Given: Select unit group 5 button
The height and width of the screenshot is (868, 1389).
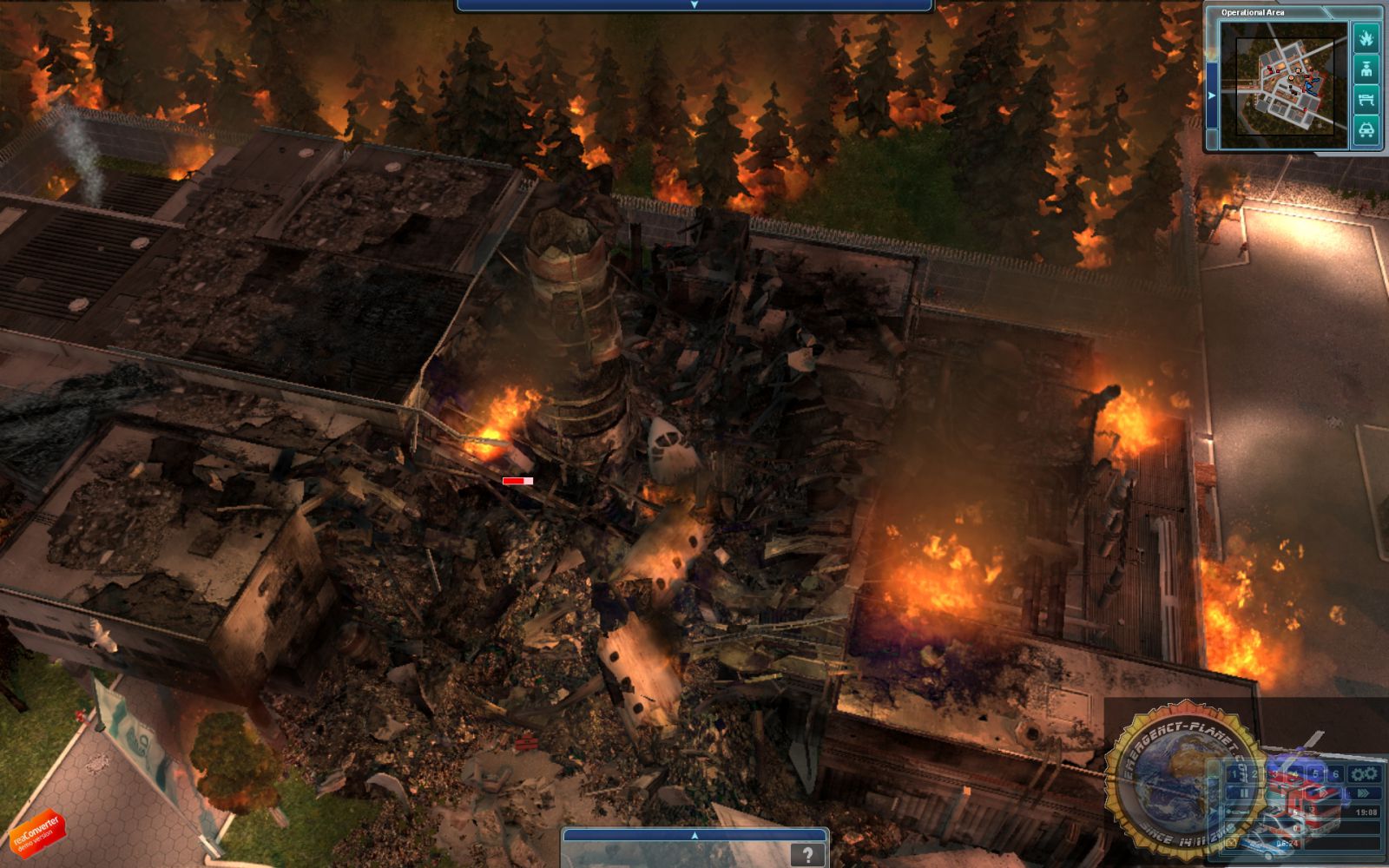Looking at the screenshot, I should [1315, 773].
